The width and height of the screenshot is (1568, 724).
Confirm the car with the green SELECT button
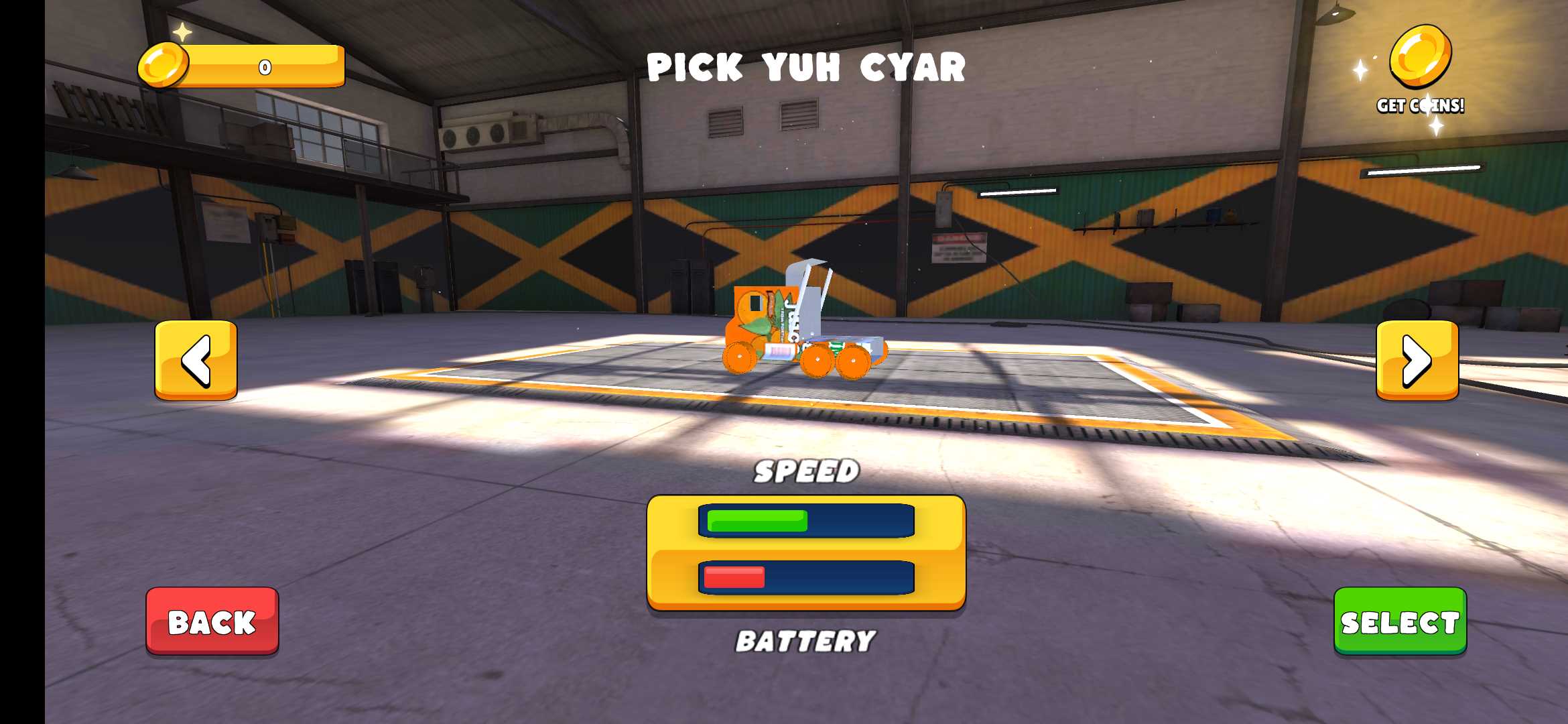click(1400, 621)
